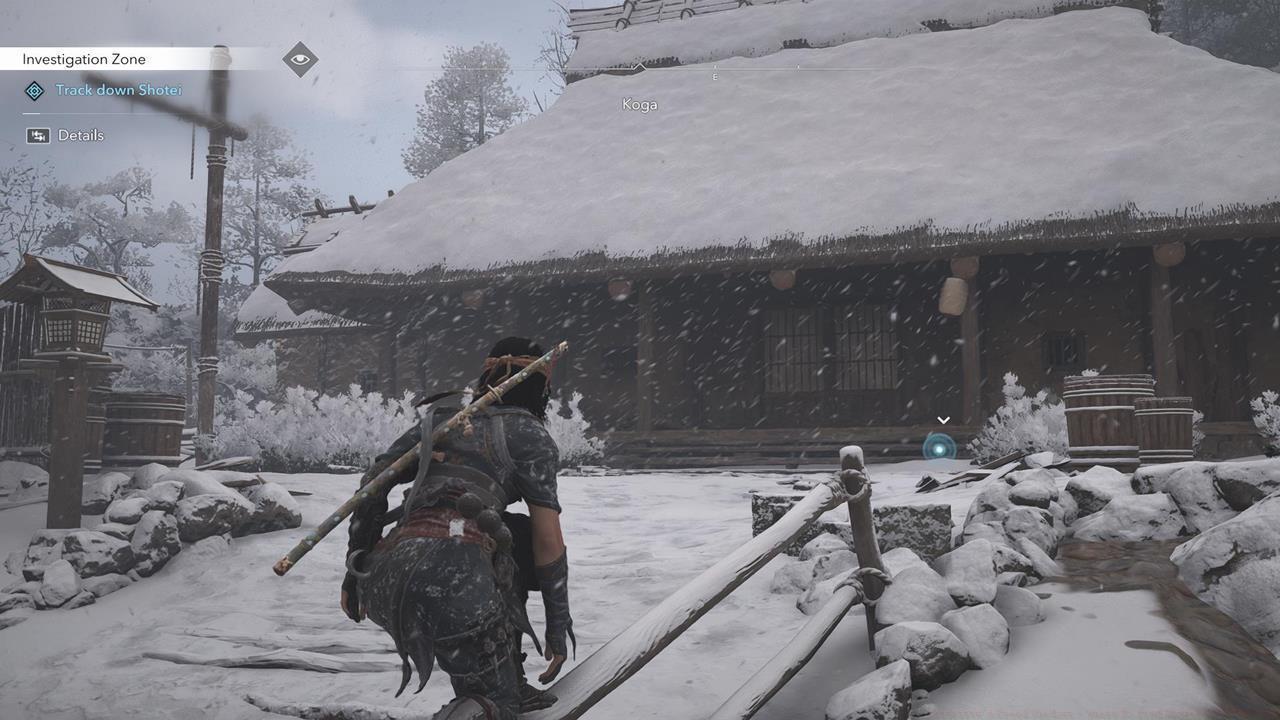Expand the down chevron above the blue orb
This screenshot has height=720, width=1280.
point(943,420)
